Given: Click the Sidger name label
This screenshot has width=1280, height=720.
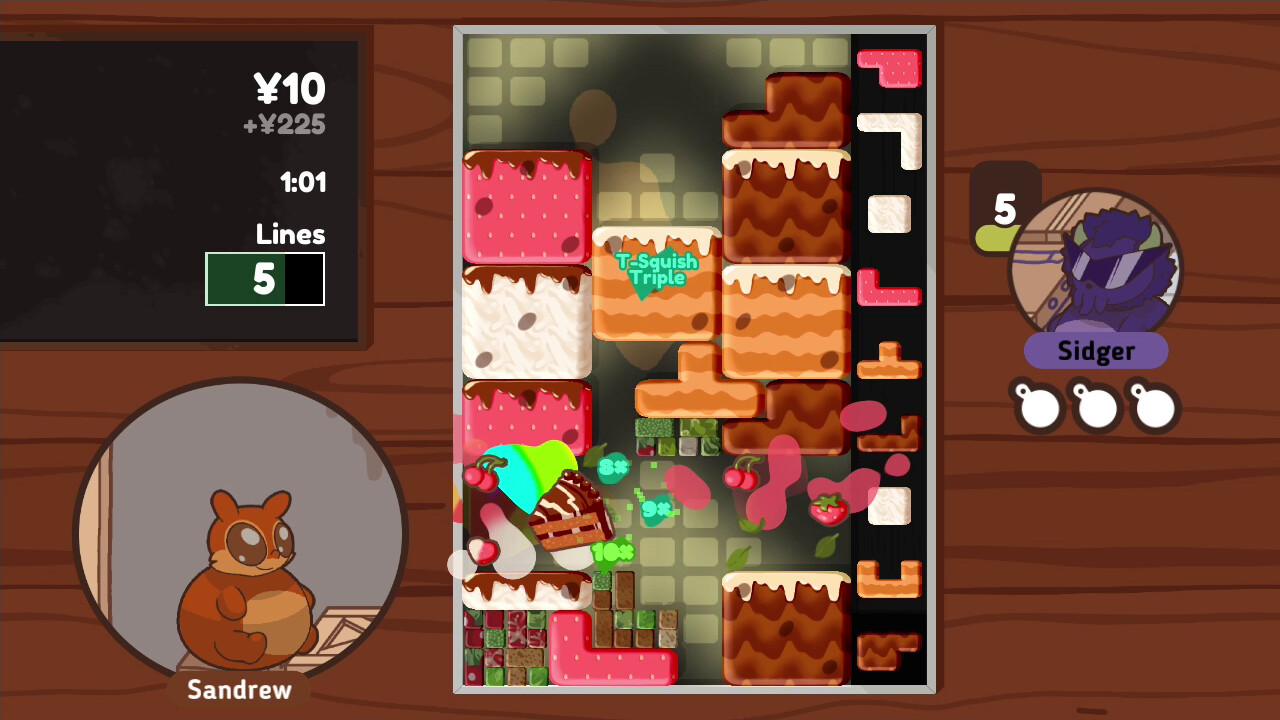Looking at the screenshot, I should tap(1095, 351).
